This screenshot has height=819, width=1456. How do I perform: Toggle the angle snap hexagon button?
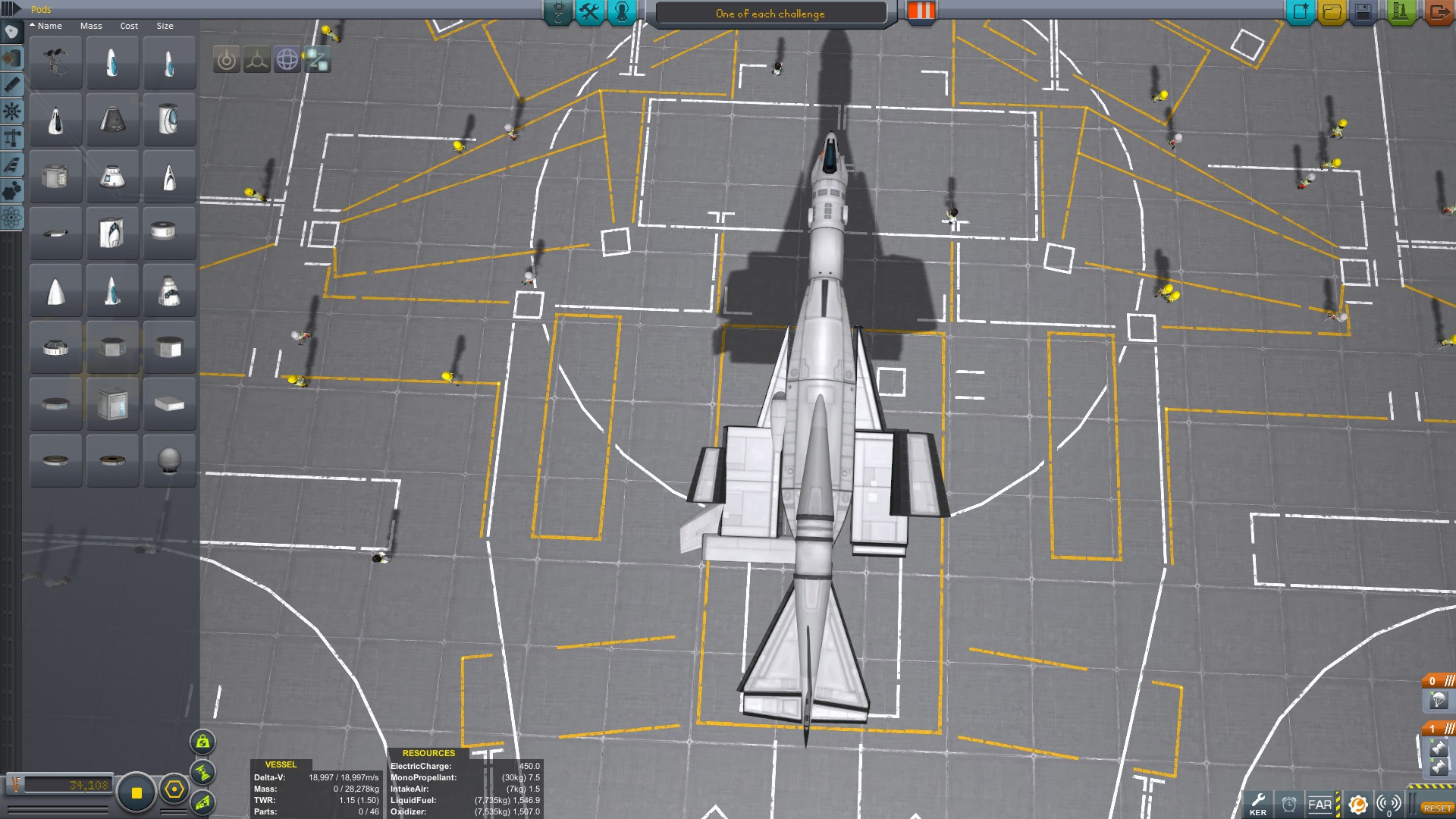[174, 789]
